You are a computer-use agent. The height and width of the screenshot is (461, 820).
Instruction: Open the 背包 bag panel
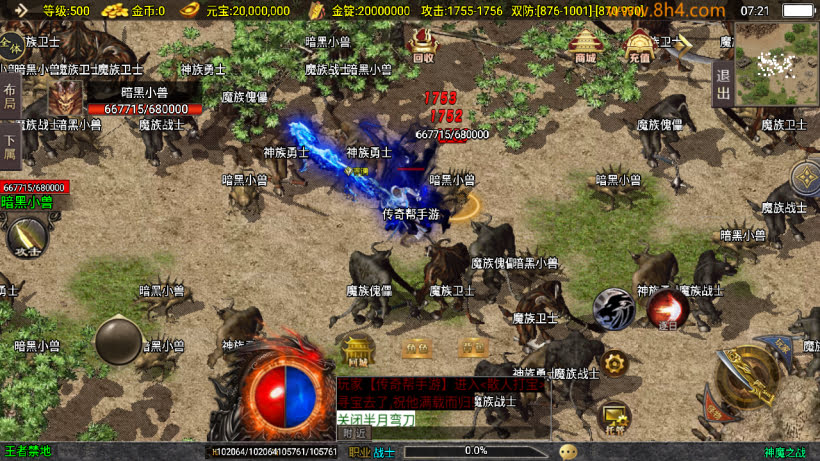point(472,348)
